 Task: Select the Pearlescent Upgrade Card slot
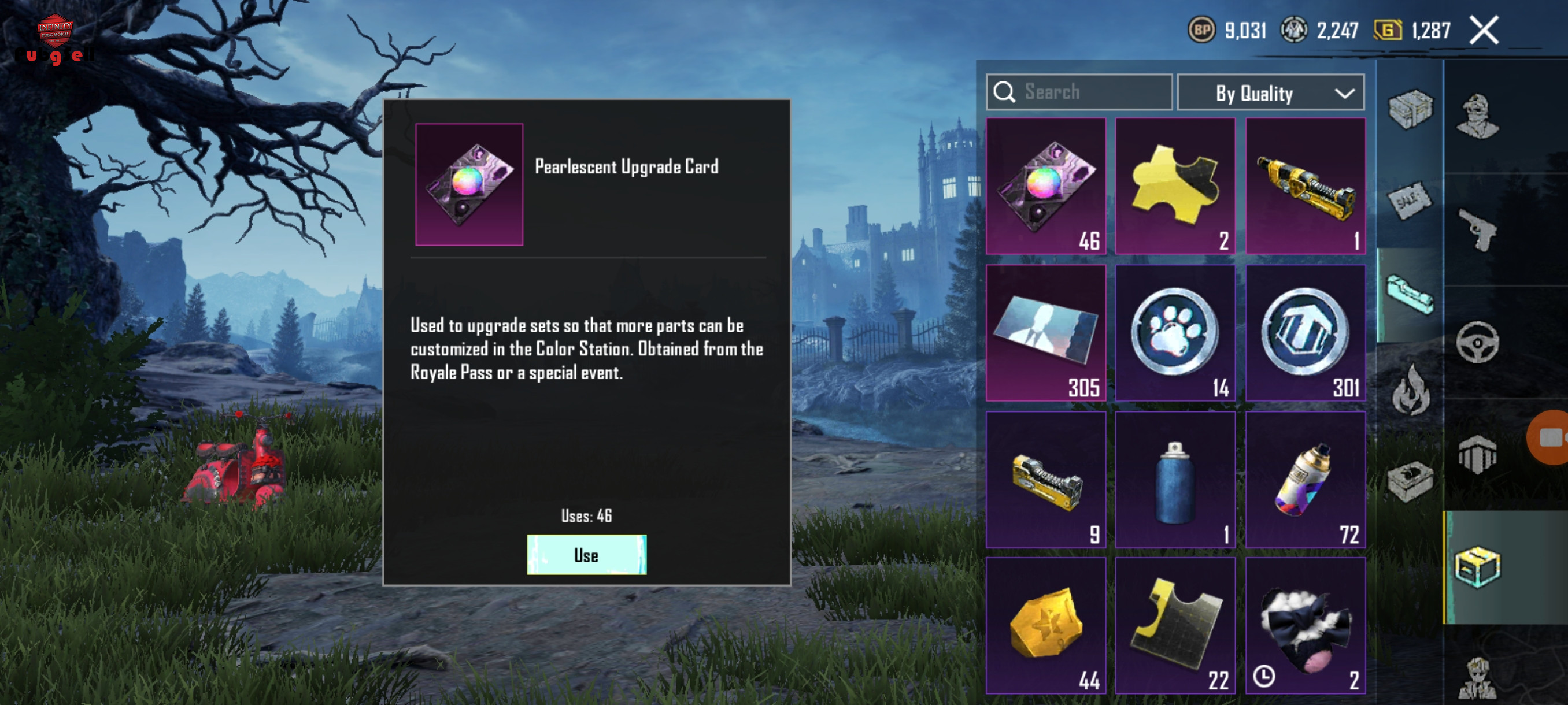coord(1045,185)
